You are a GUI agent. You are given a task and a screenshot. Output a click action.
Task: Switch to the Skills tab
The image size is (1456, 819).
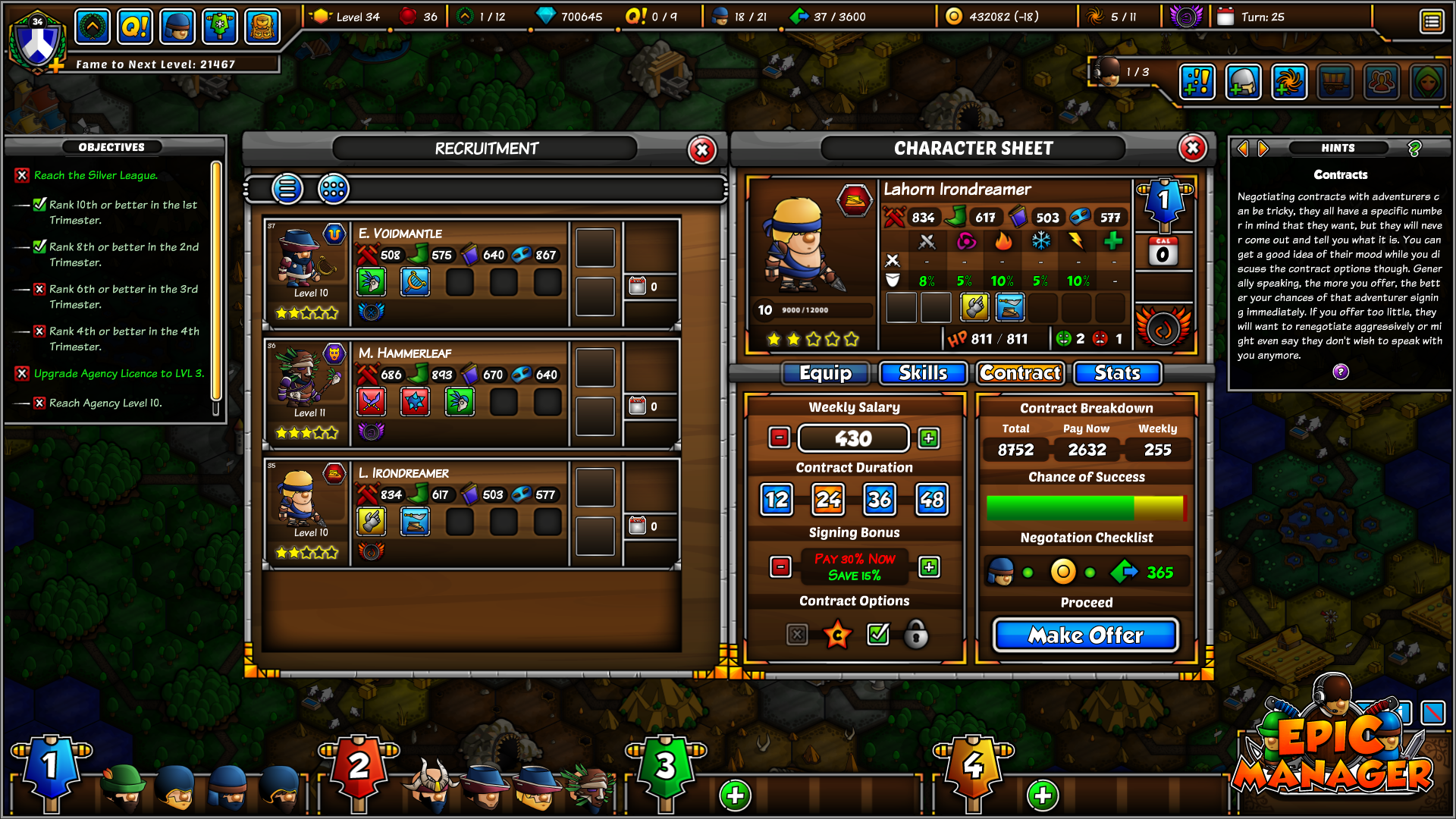(922, 372)
